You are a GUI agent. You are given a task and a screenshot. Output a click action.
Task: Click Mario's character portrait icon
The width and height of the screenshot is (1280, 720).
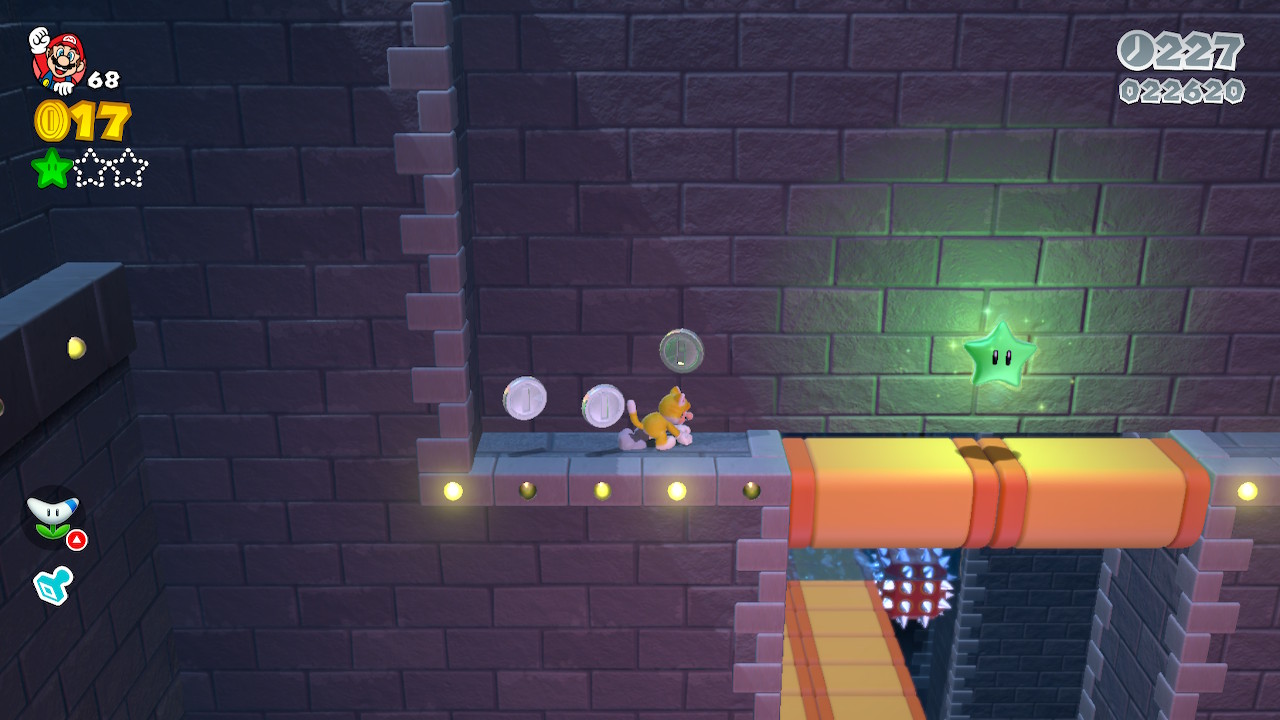(x=57, y=60)
